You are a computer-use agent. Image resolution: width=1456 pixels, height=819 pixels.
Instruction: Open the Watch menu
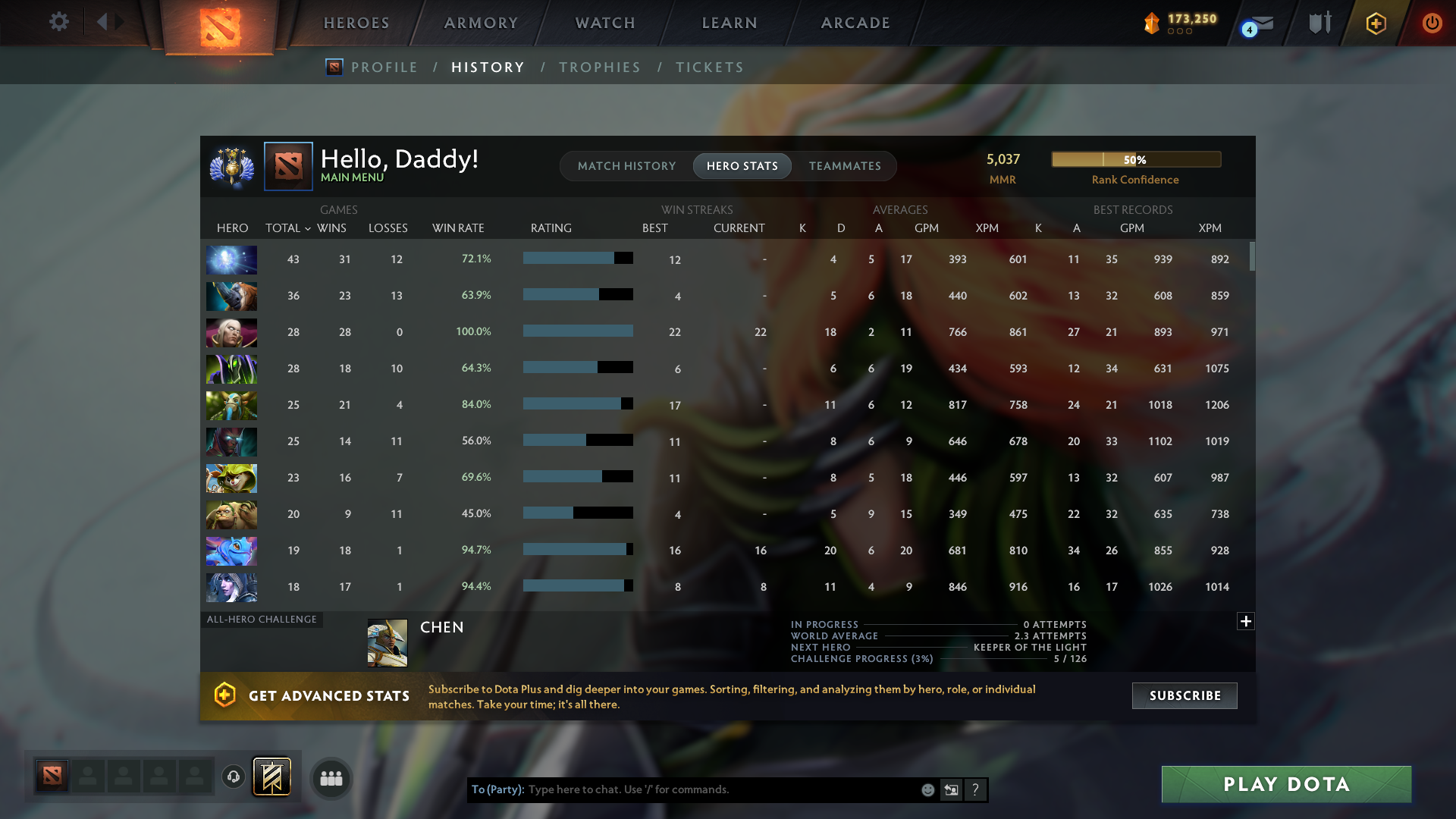pyautogui.click(x=604, y=23)
